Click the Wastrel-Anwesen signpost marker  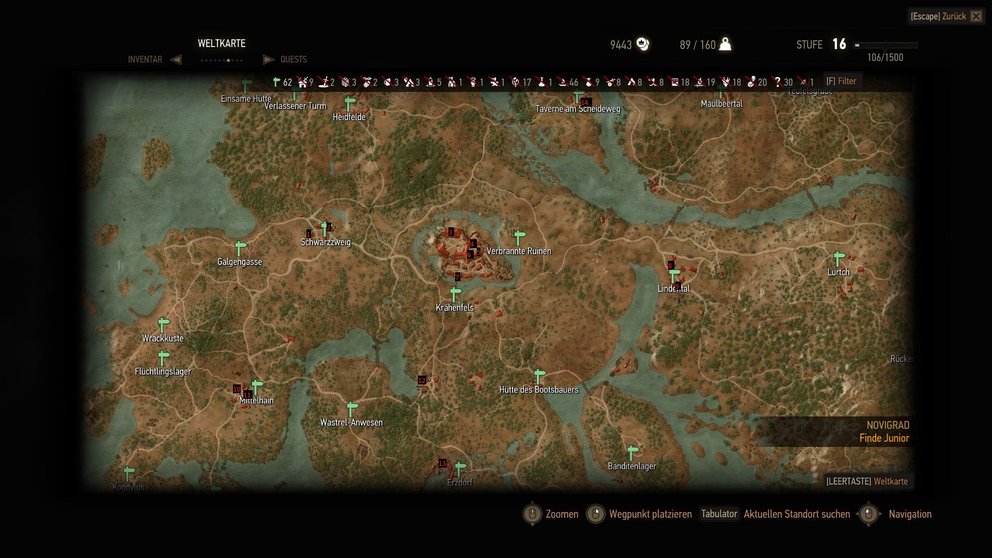351,410
